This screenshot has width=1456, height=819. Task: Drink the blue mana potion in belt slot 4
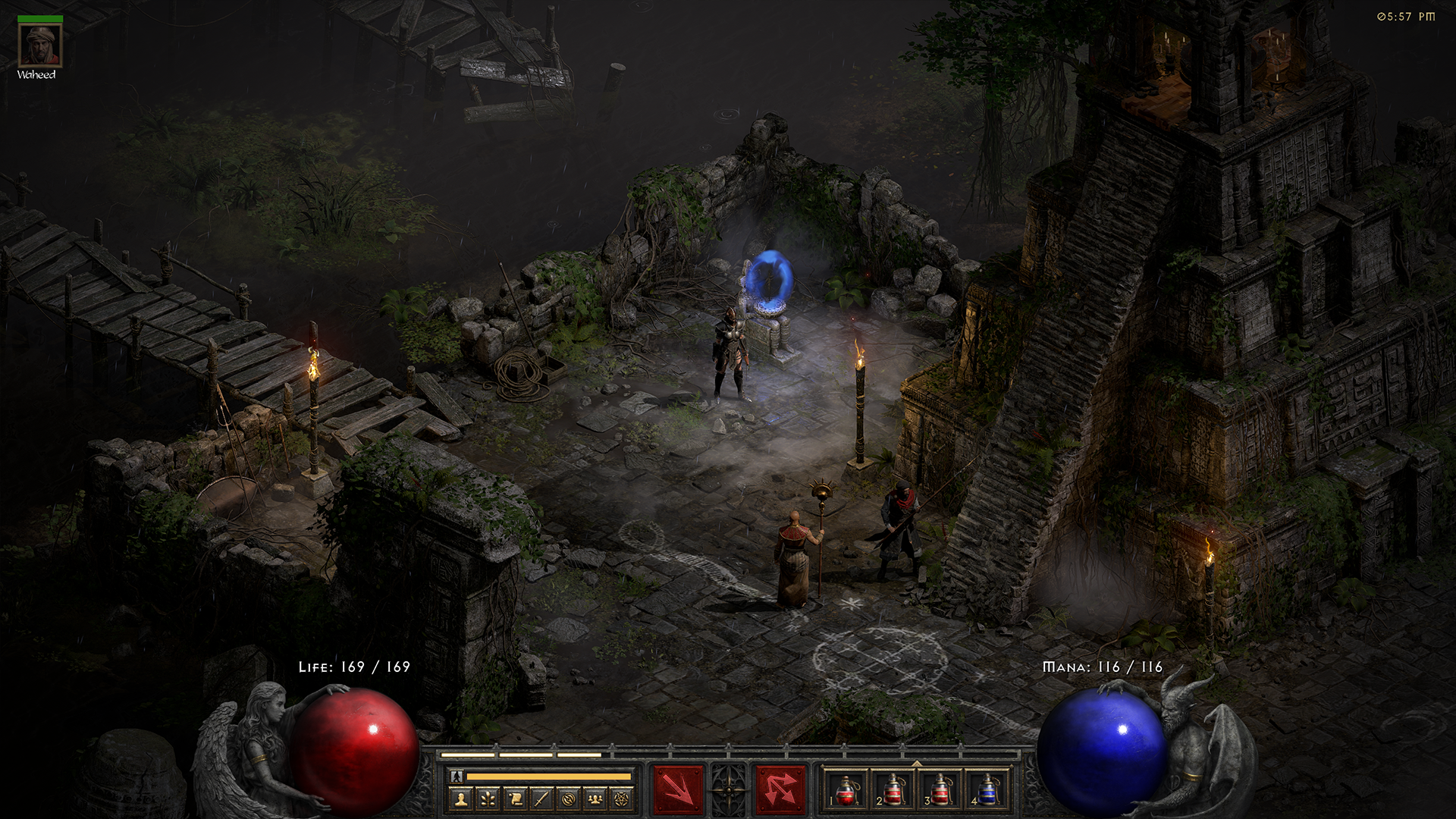[x=987, y=790]
